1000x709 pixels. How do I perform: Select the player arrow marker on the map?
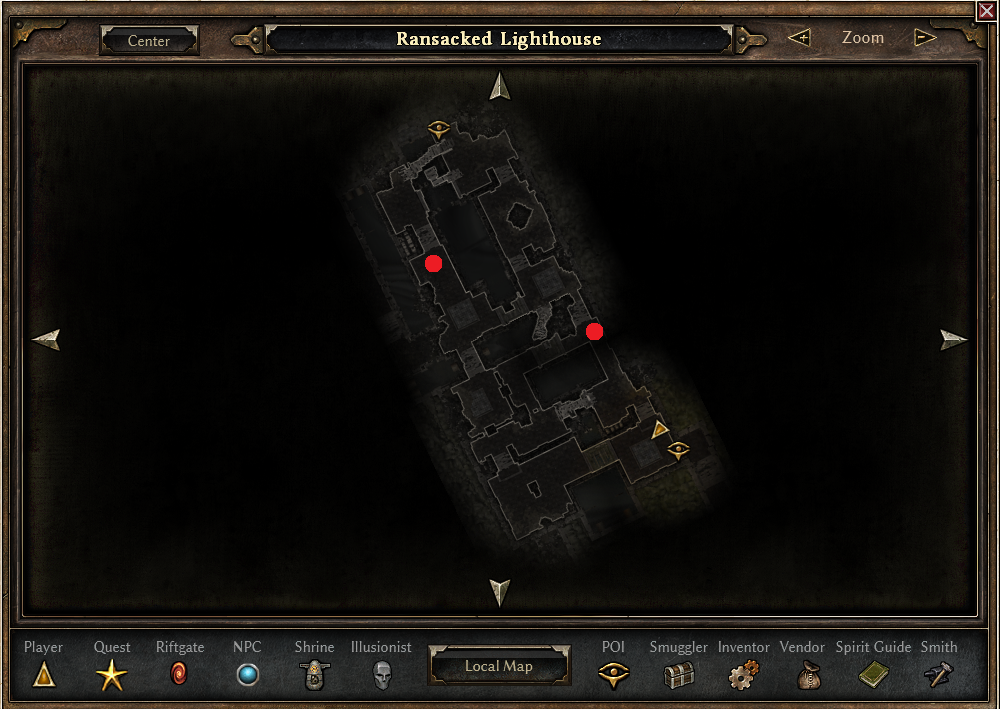[x=660, y=430]
